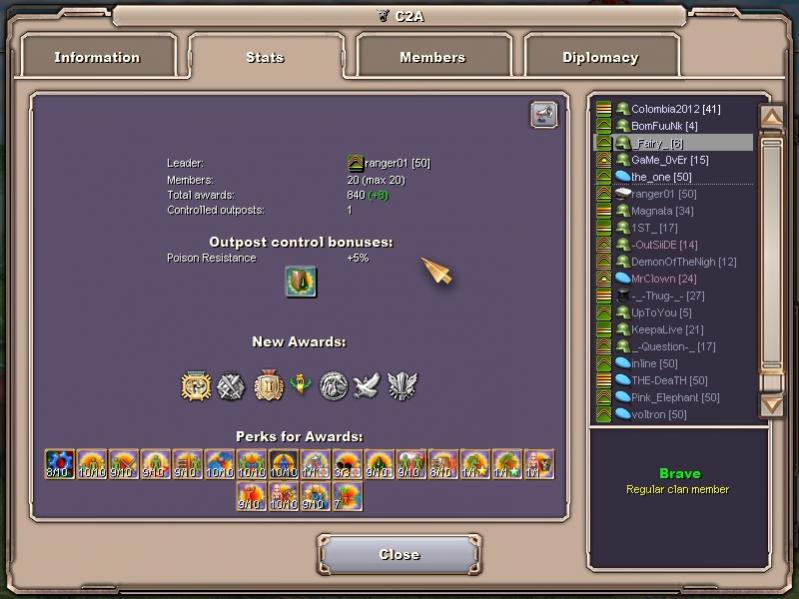This screenshot has width=799, height=599.
Task: Select DemonOfTheNigh in the roster
Action: pos(683,262)
